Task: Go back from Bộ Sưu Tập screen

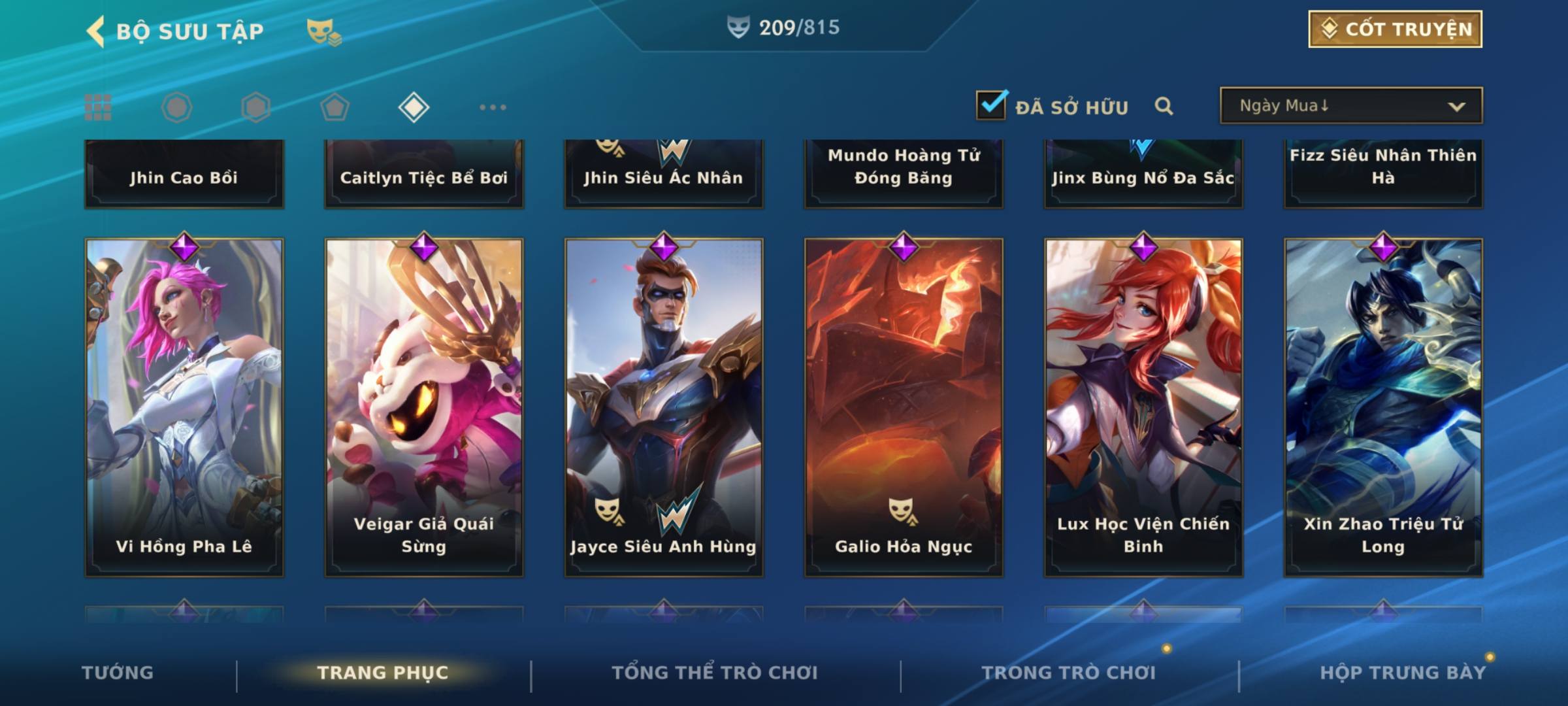Action: (97, 31)
